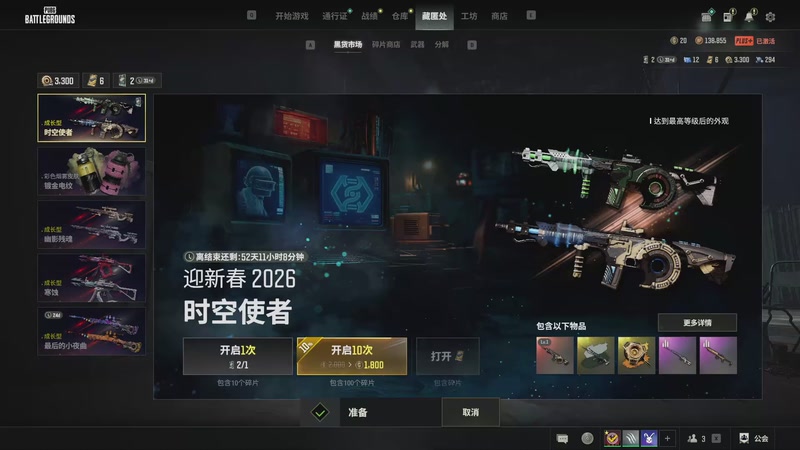800x450 pixels.
Task: Open the settings gear icon
Action: pyautogui.click(x=770, y=17)
